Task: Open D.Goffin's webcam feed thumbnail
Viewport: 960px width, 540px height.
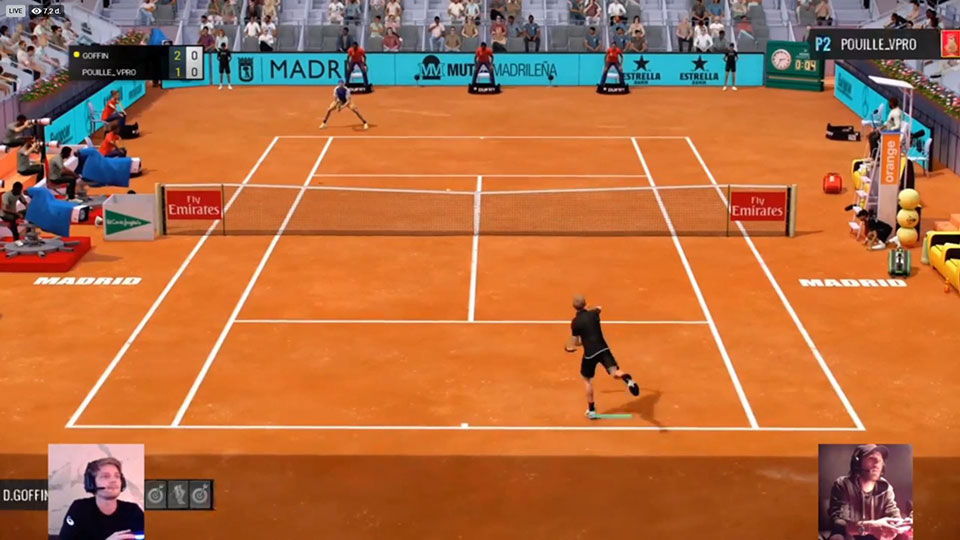Action: pos(96,491)
